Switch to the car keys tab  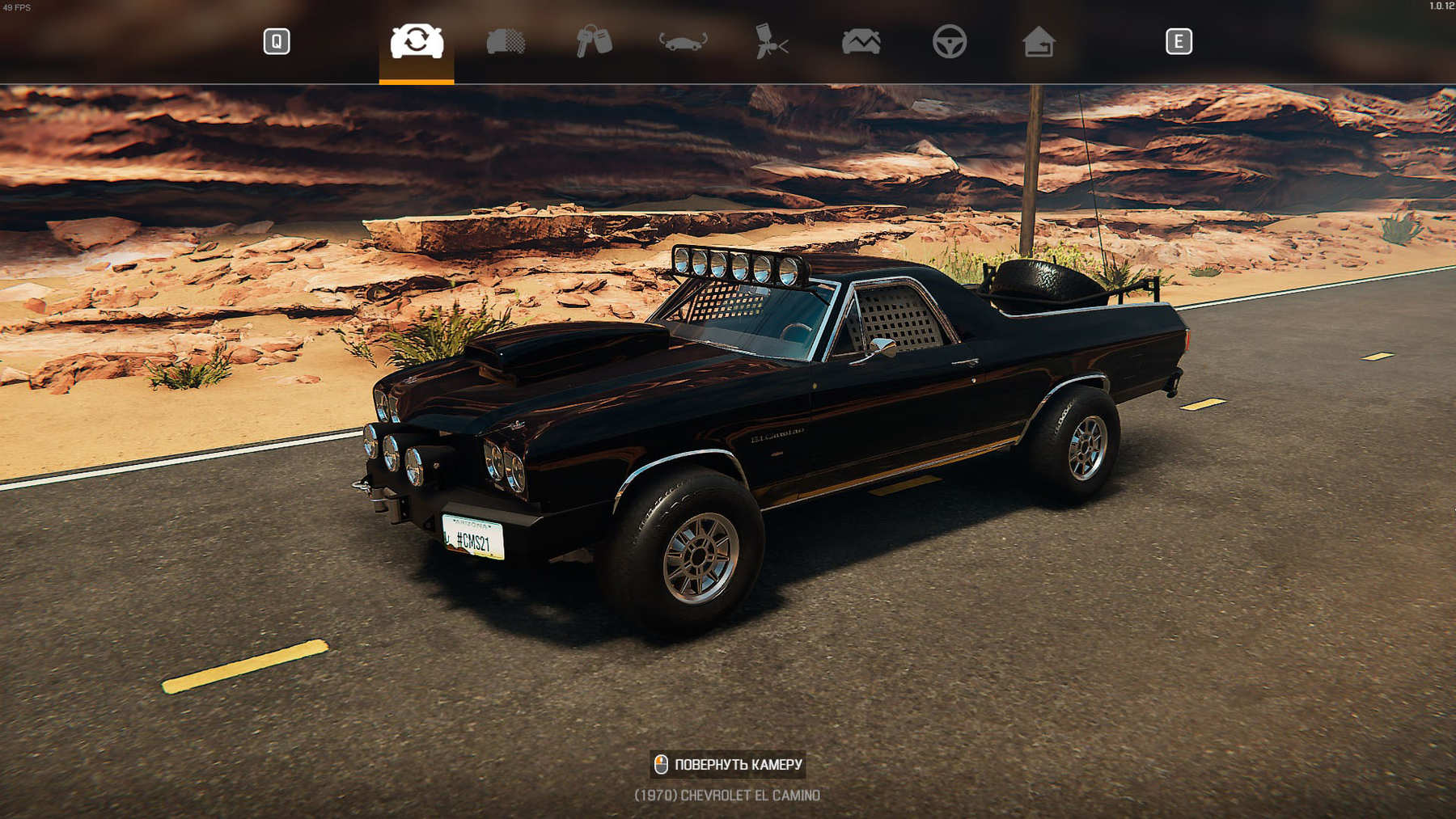594,41
